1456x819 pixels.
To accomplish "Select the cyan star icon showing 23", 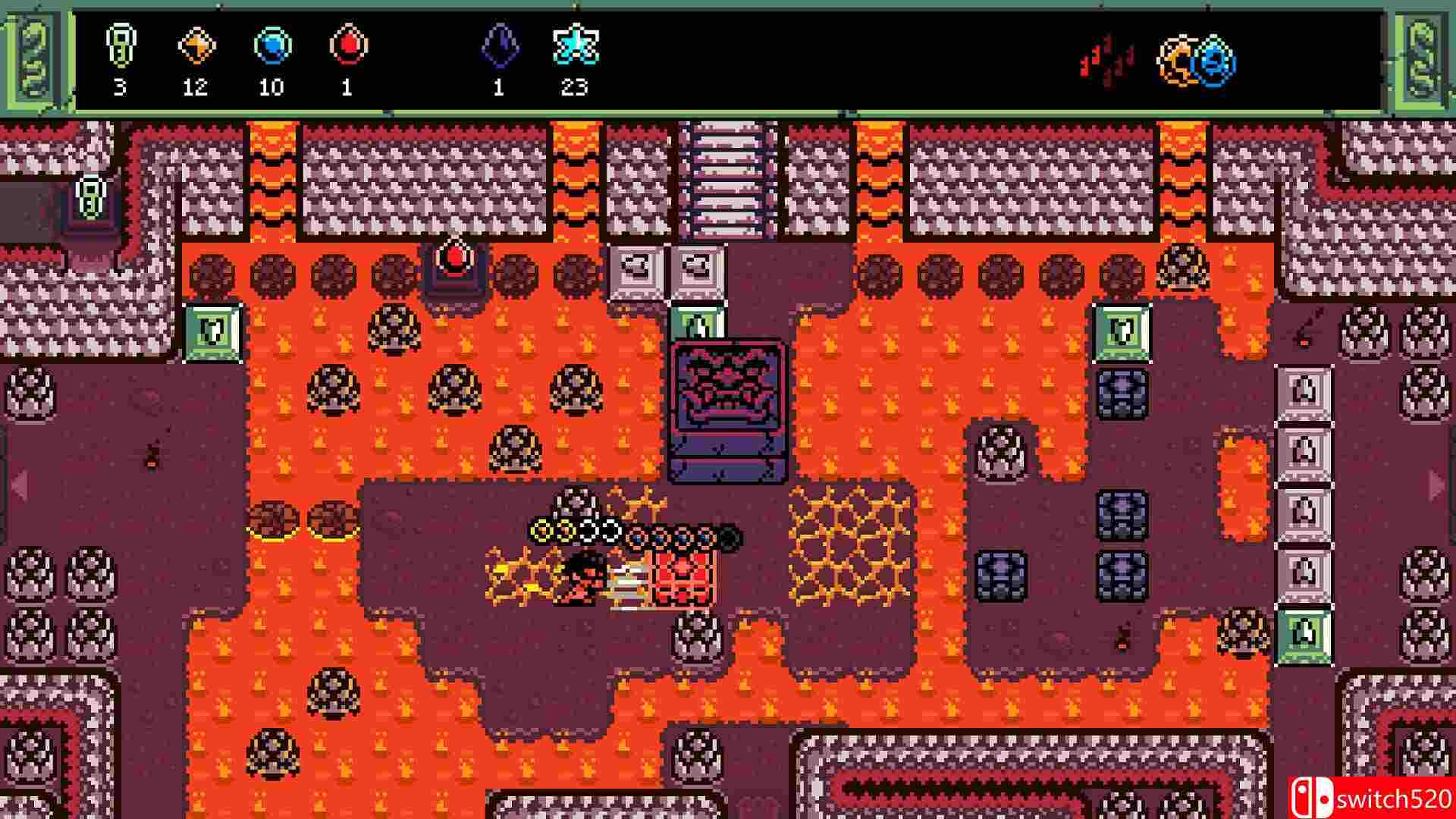I will click(x=577, y=47).
